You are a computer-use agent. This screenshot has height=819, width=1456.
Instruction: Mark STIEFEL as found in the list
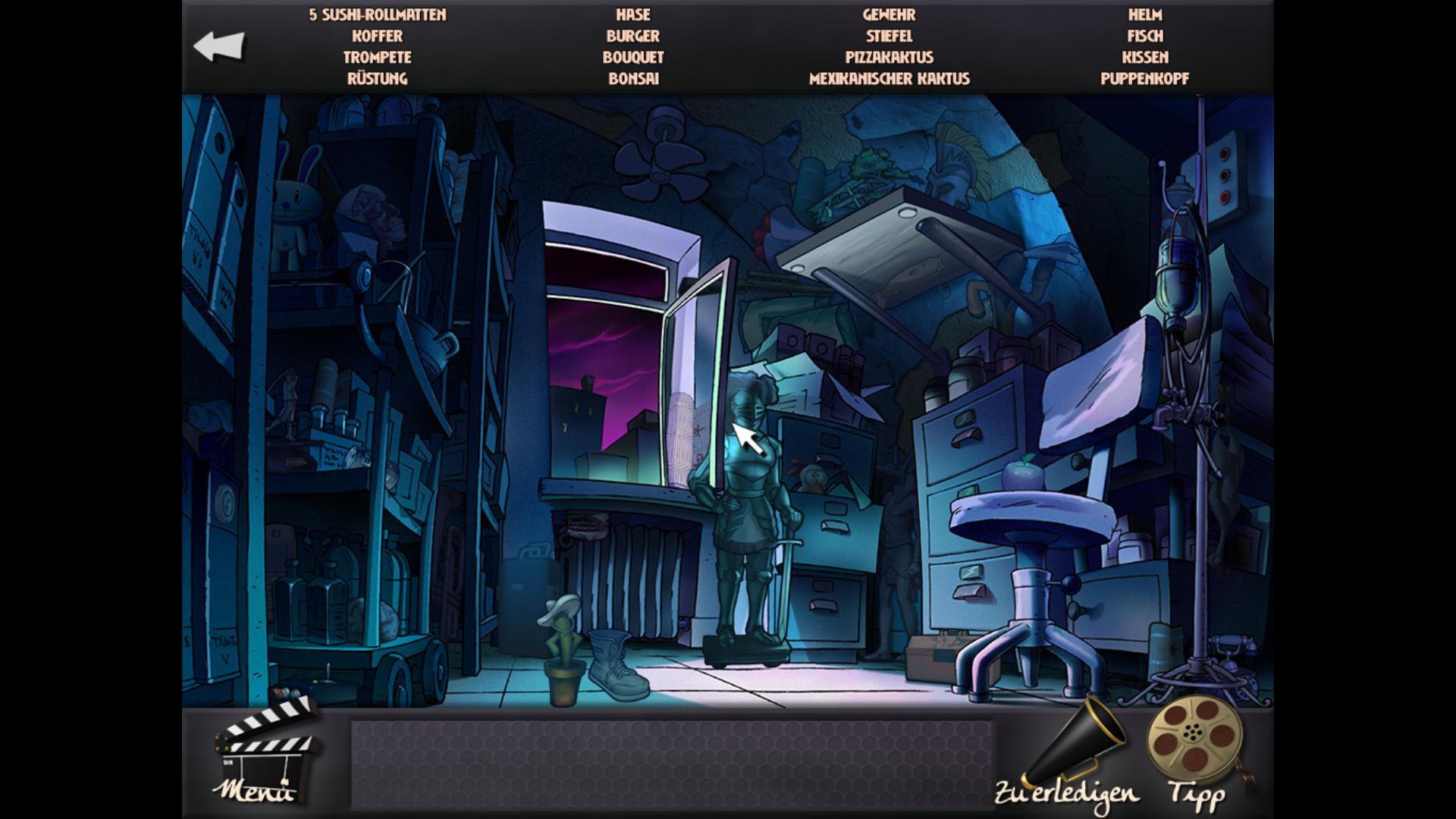coord(891,35)
